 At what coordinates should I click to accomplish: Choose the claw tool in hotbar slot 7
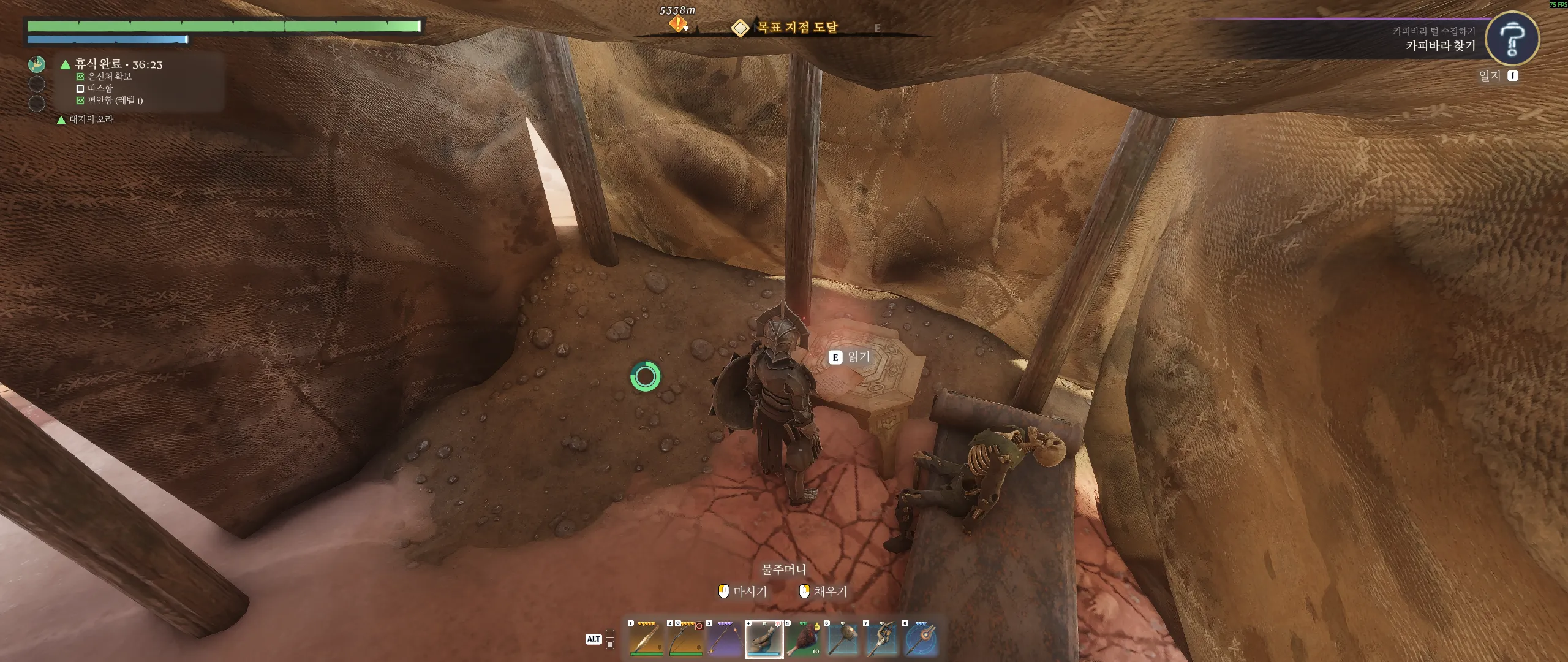881,639
